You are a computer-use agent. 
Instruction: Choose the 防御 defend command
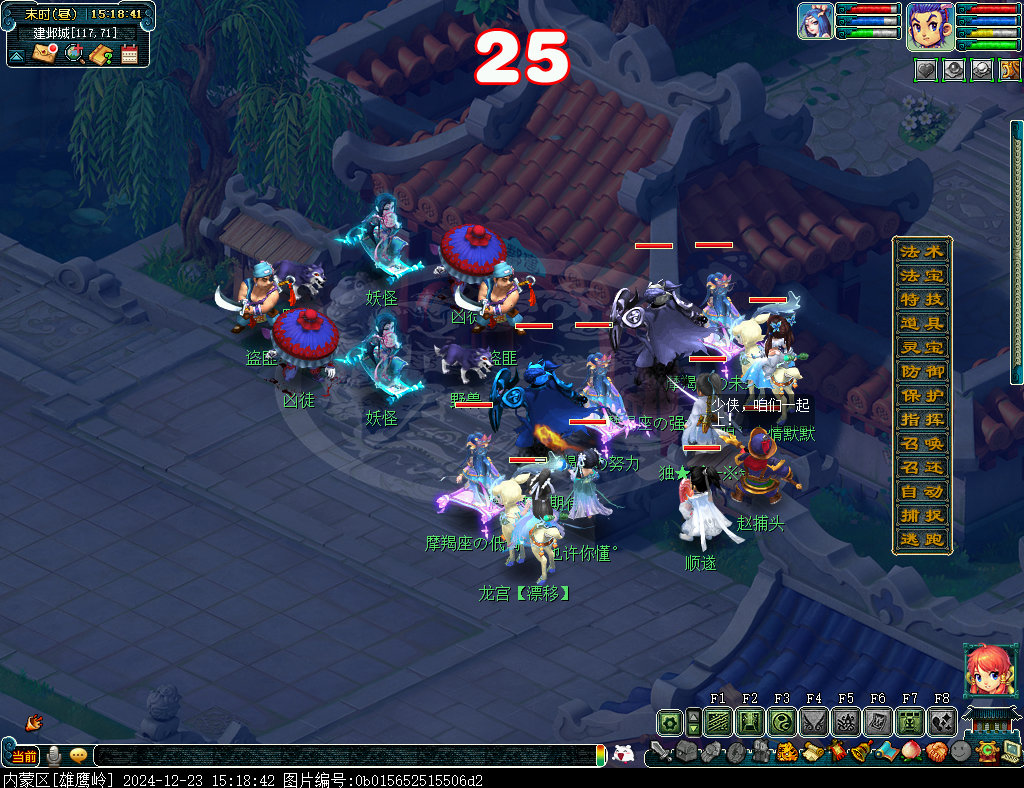coord(921,372)
